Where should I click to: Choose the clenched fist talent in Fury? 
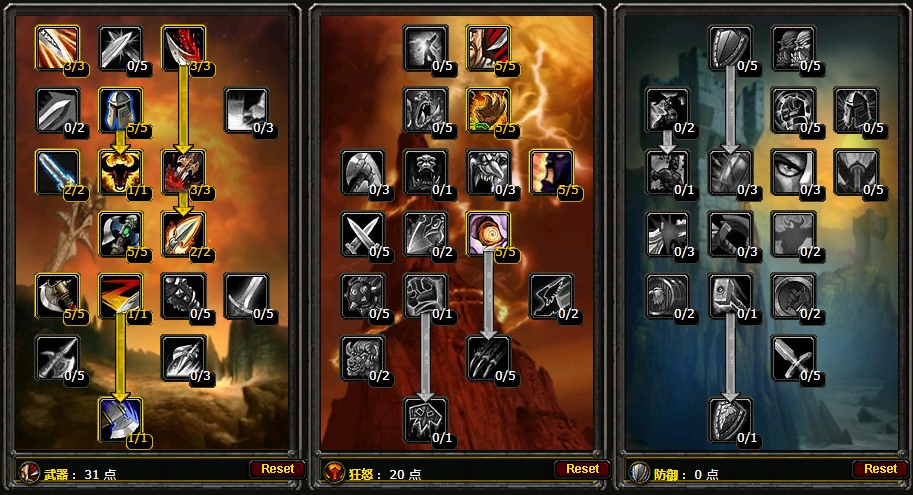pos(425,295)
